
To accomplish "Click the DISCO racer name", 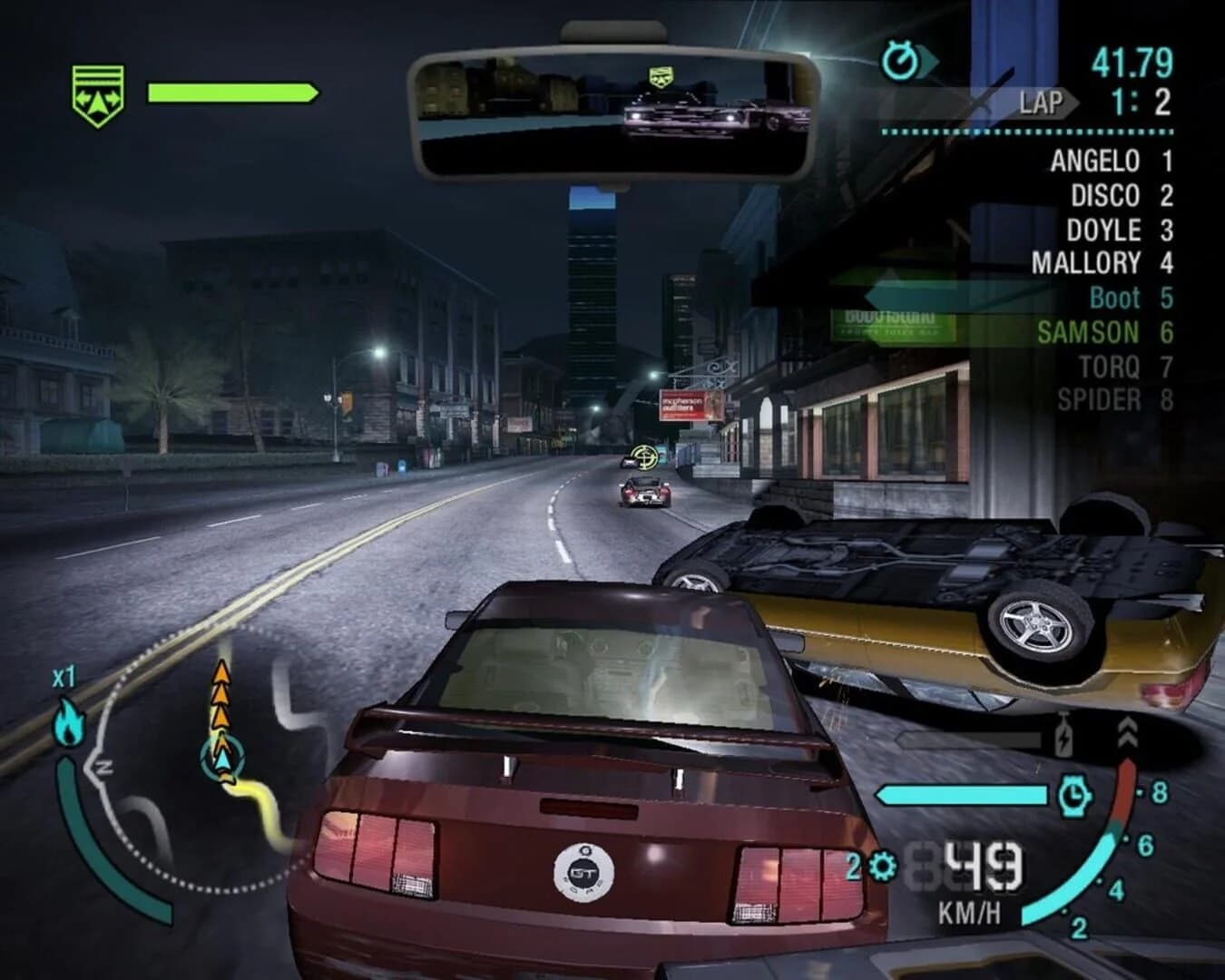I will [x=1105, y=196].
